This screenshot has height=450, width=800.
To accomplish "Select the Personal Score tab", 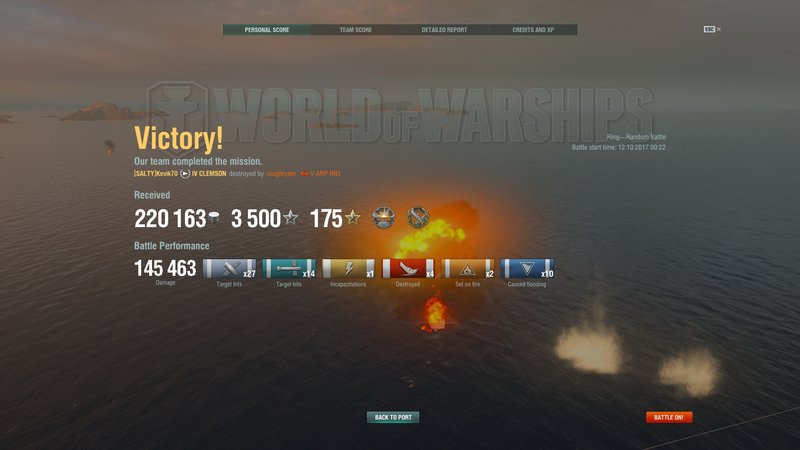I will (x=266, y=30).
